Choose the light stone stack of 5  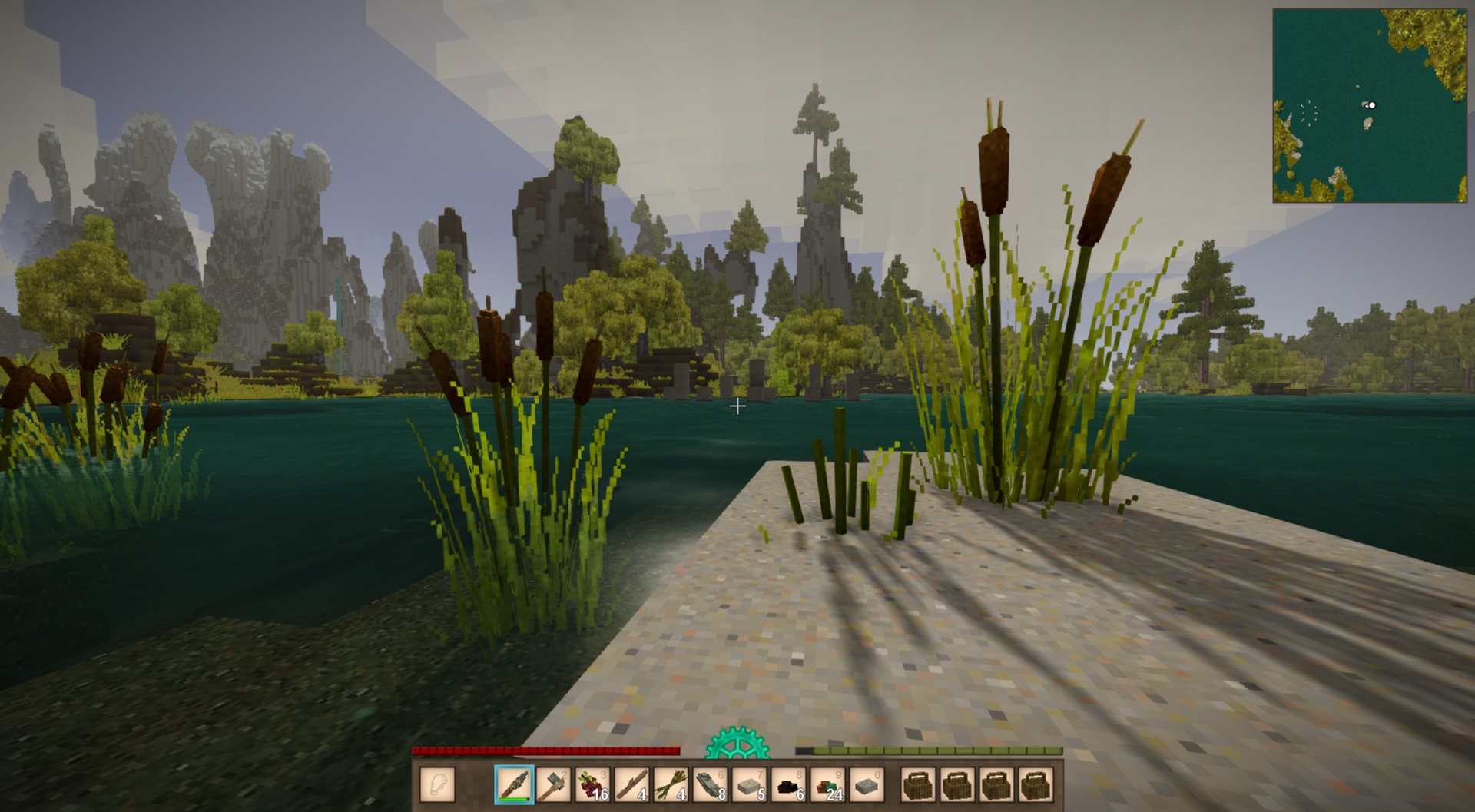[x=749, y=786]
